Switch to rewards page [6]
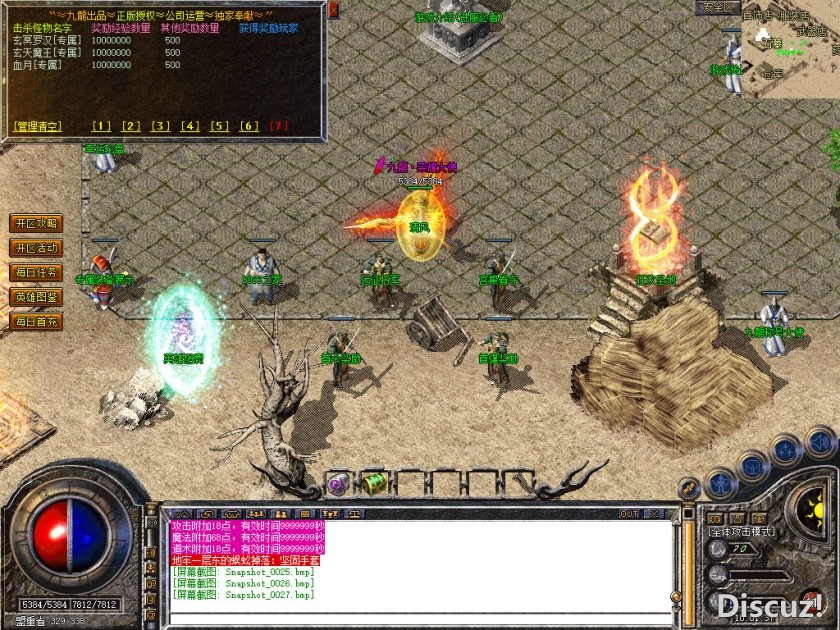The image size is (840, 630). coord(250,126)
